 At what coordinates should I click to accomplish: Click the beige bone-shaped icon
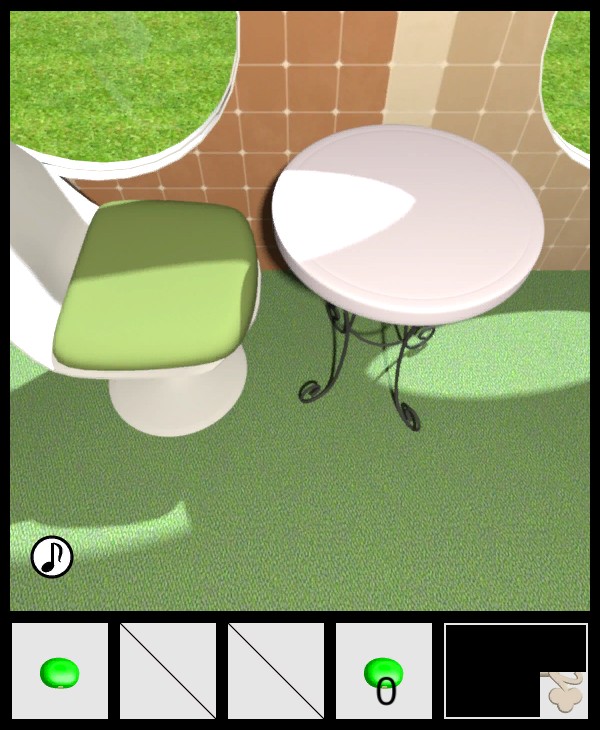click(x=565, y=694)
